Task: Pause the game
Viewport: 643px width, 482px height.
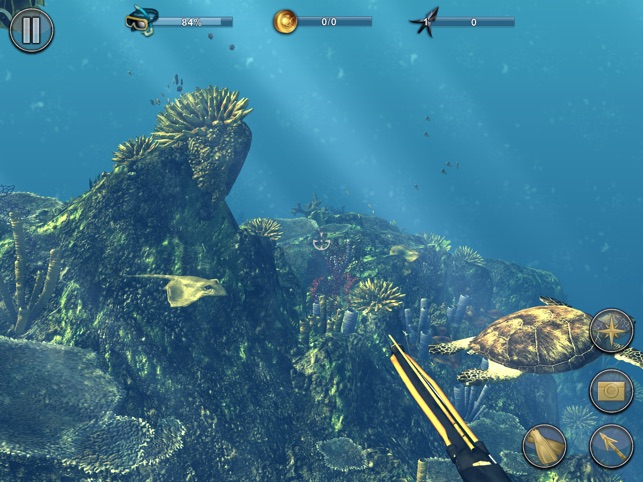Action: 31,30
